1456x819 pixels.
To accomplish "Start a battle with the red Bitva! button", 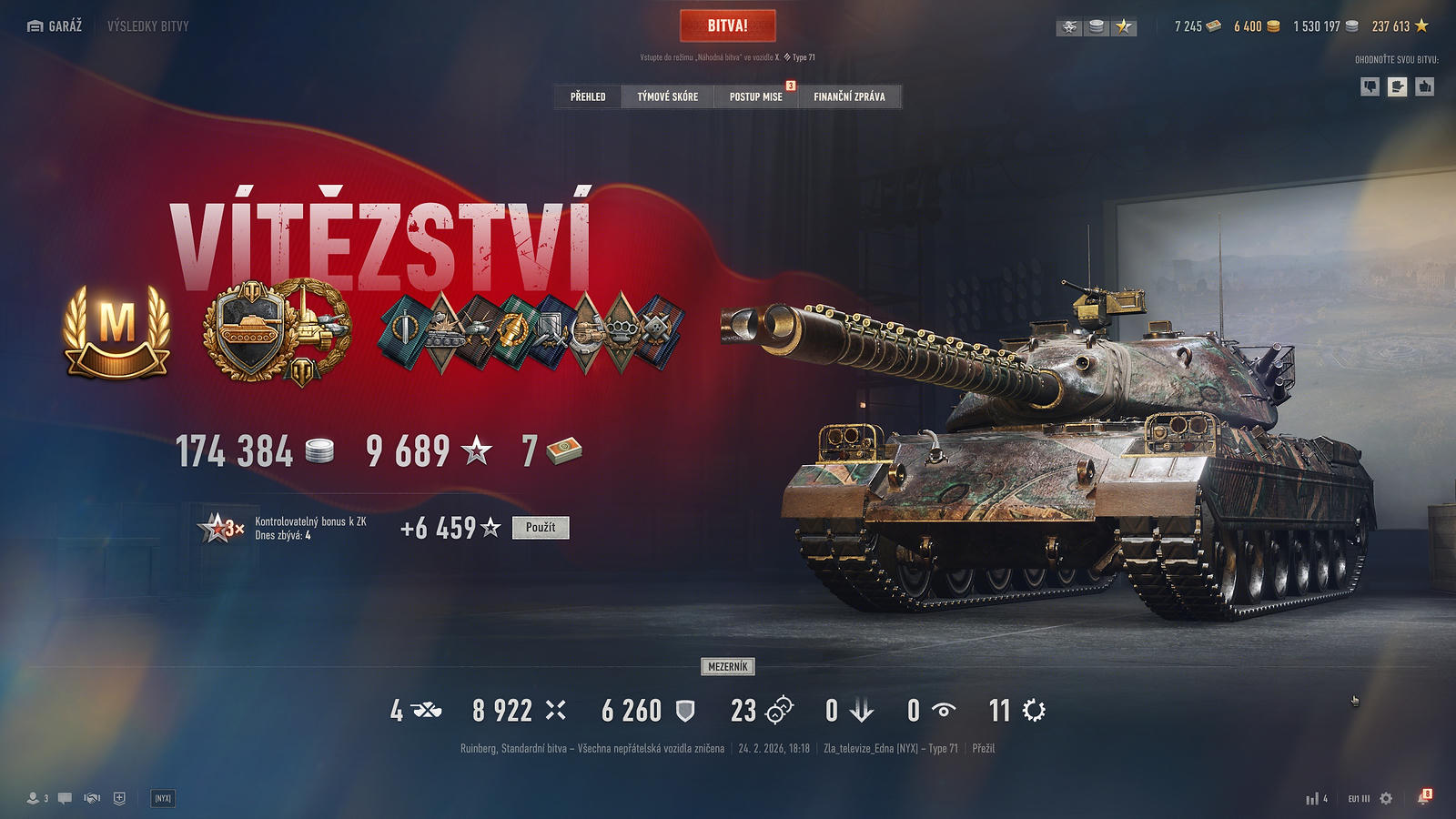I will (x=727, y=25).
